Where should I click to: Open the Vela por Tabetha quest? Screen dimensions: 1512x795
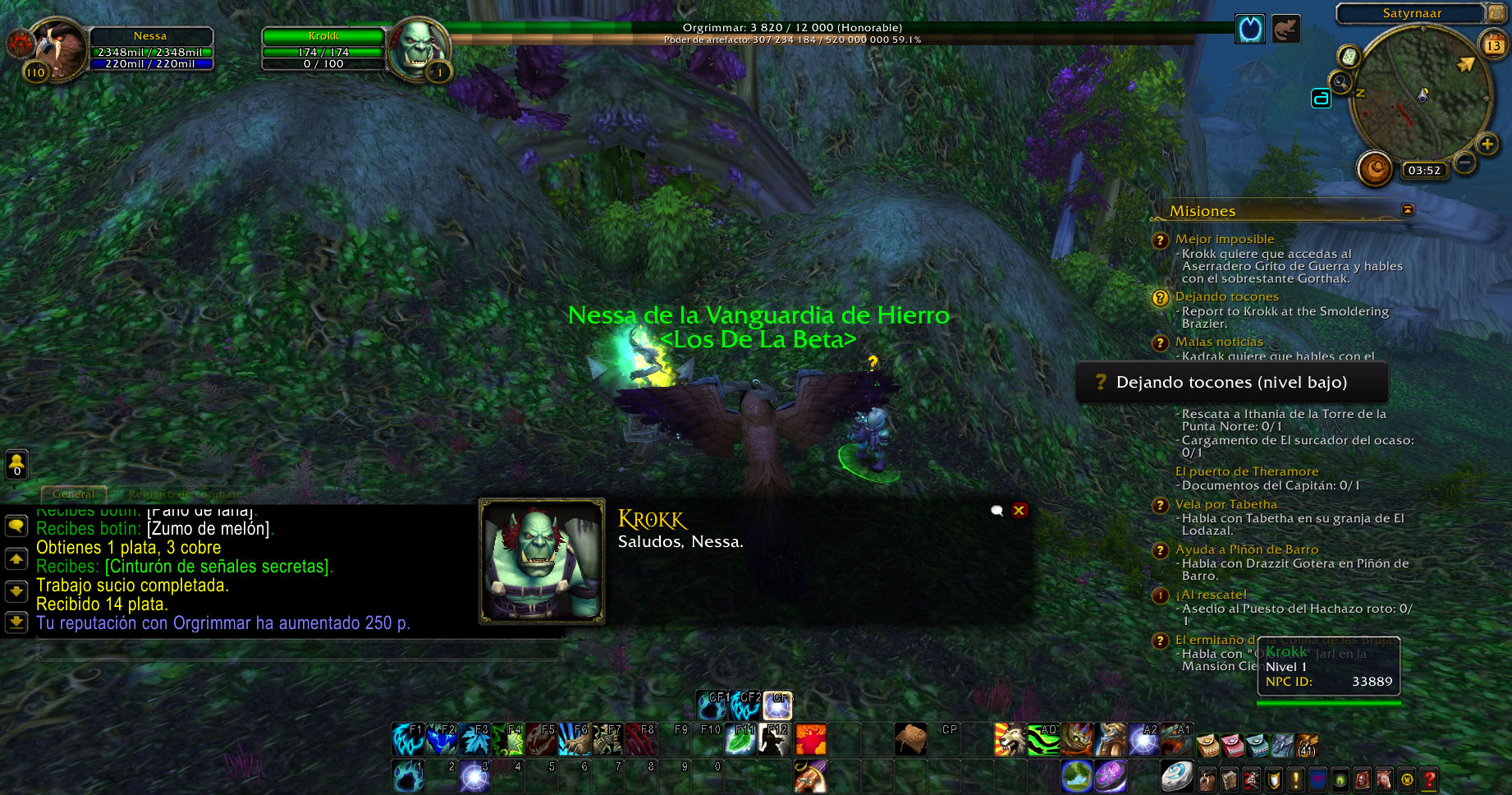click(x=1226, y=504)
